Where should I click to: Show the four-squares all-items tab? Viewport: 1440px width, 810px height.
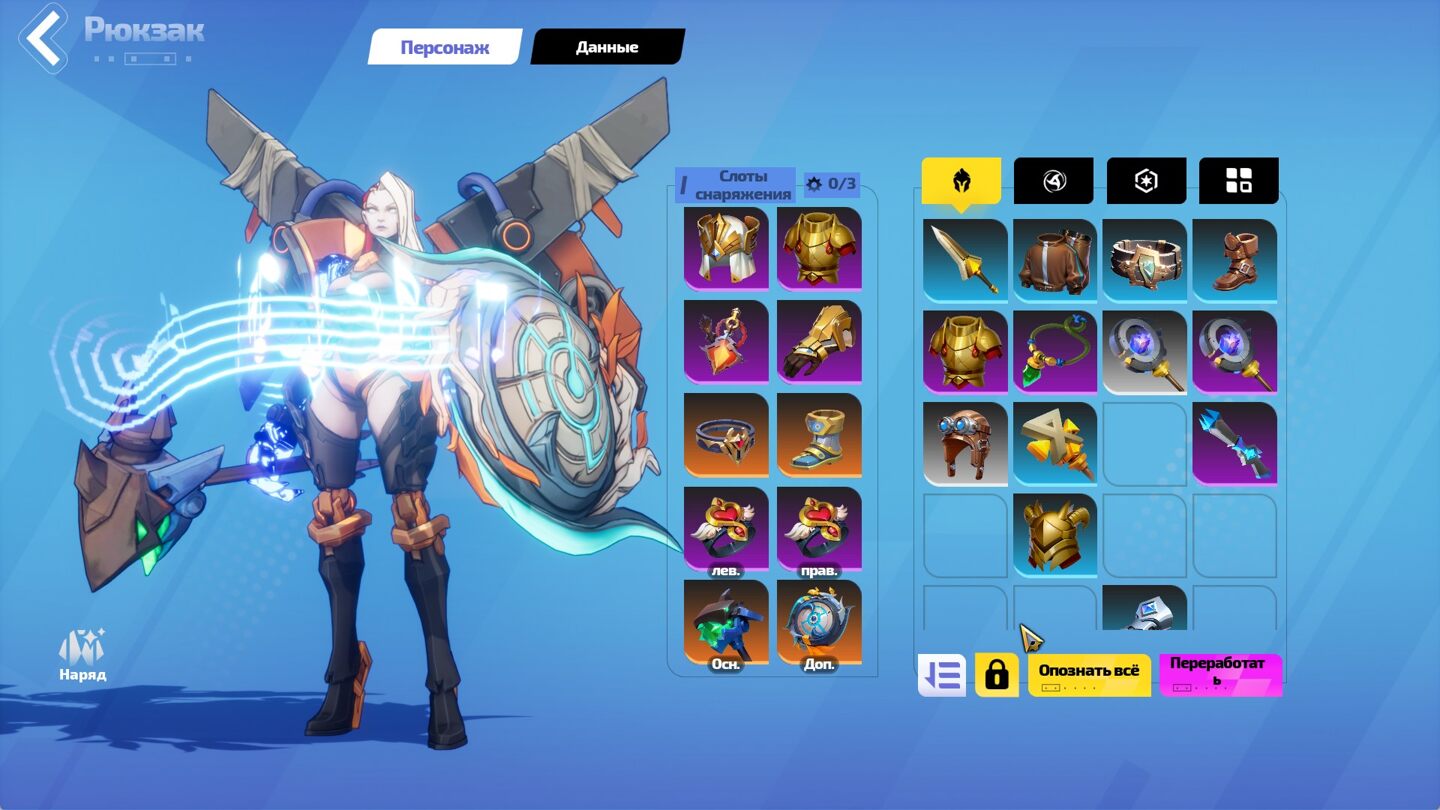coord(1238,181)
